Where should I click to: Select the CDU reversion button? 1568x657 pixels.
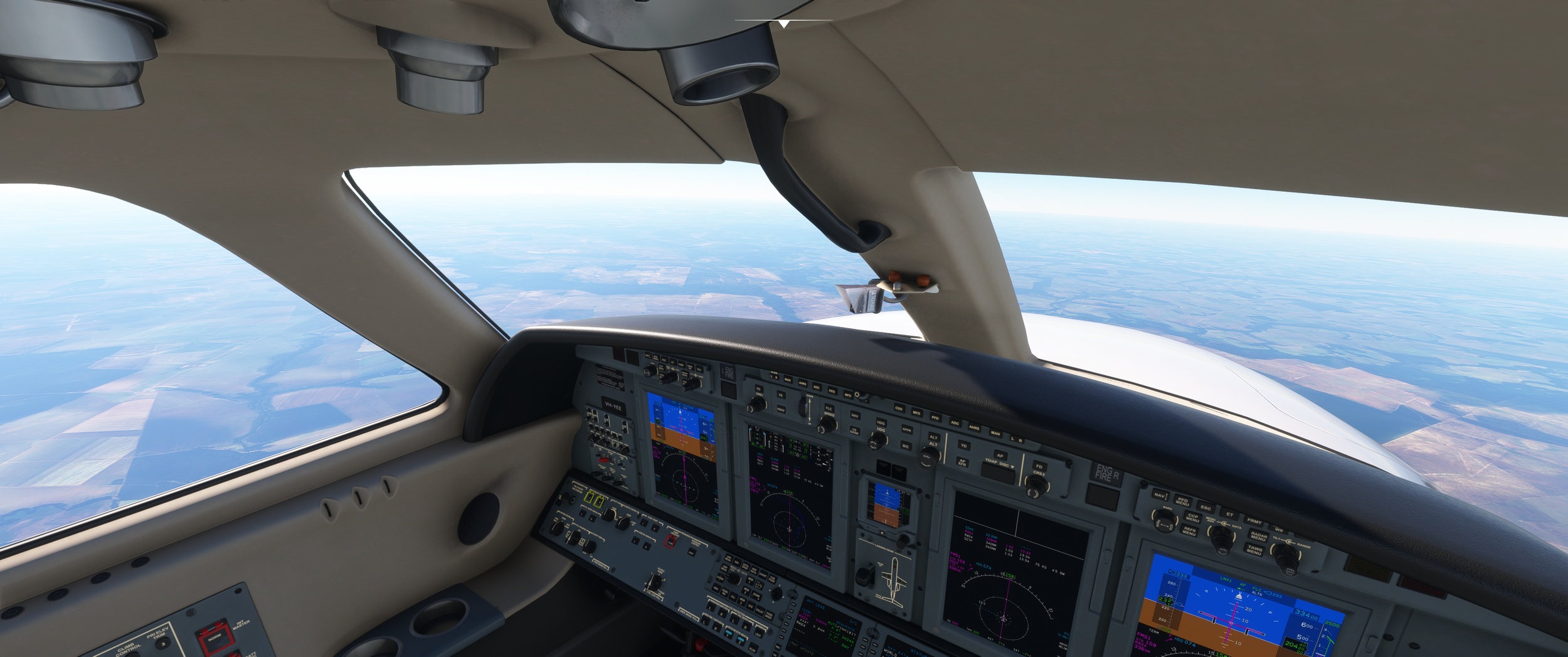pyautogui.click(x=899, y=409)
